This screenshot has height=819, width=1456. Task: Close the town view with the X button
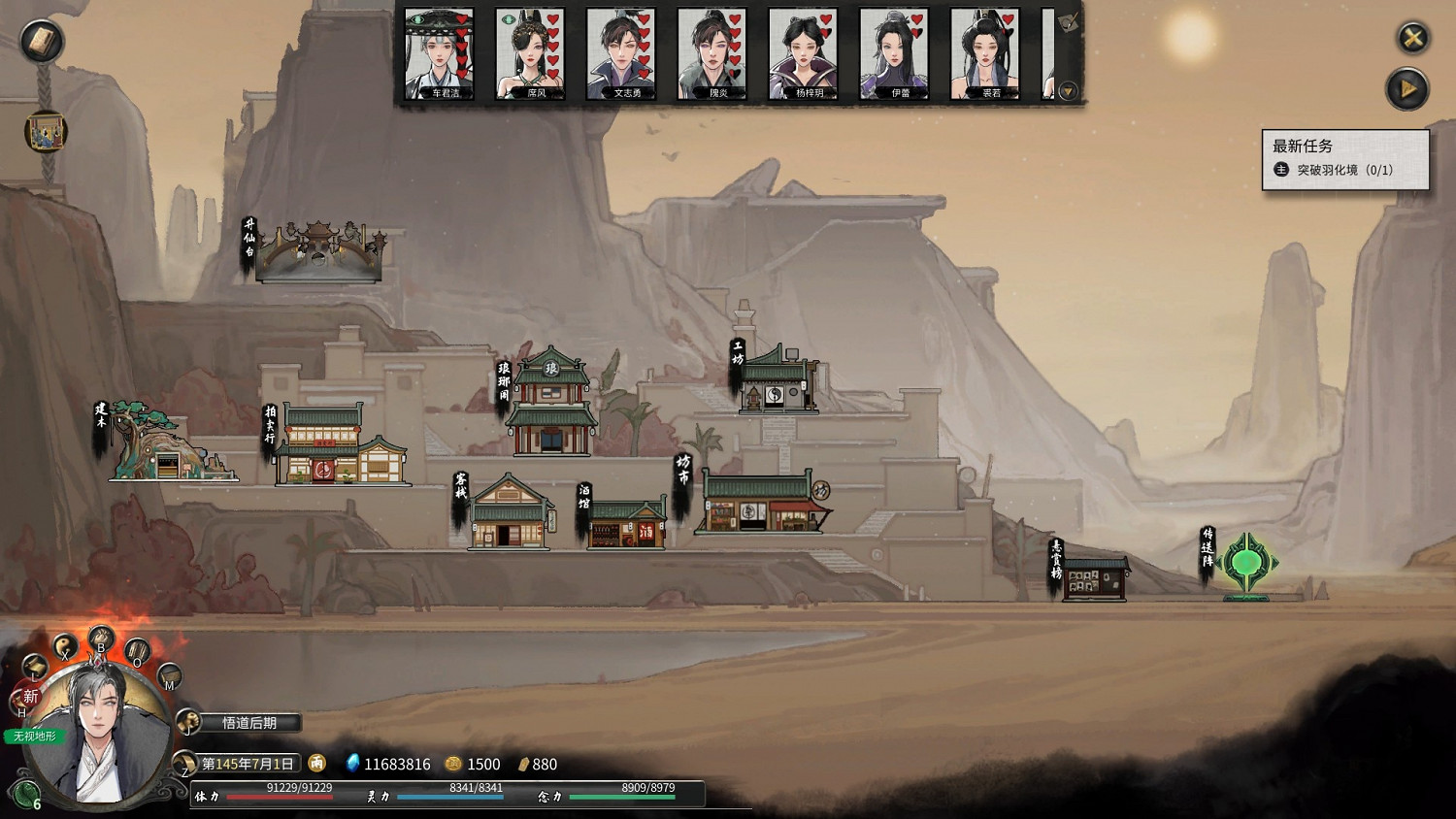[1412, 38]
